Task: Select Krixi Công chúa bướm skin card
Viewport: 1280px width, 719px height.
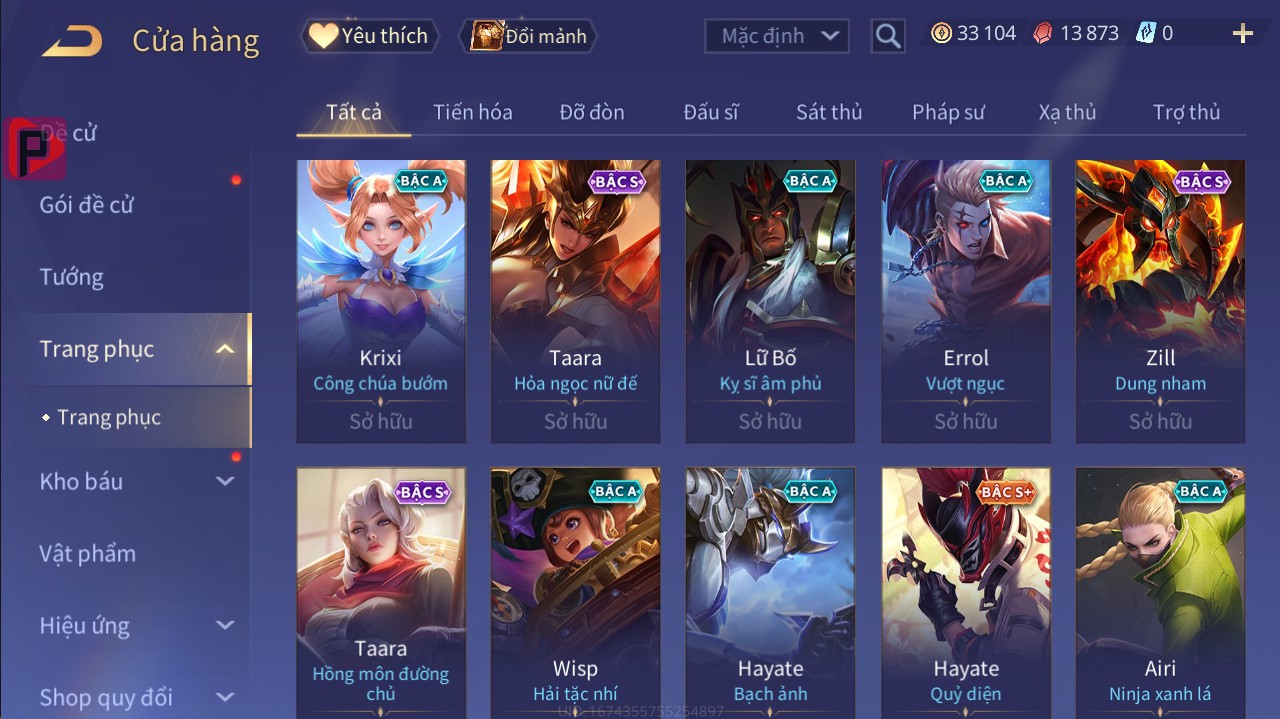Action: 381,300
